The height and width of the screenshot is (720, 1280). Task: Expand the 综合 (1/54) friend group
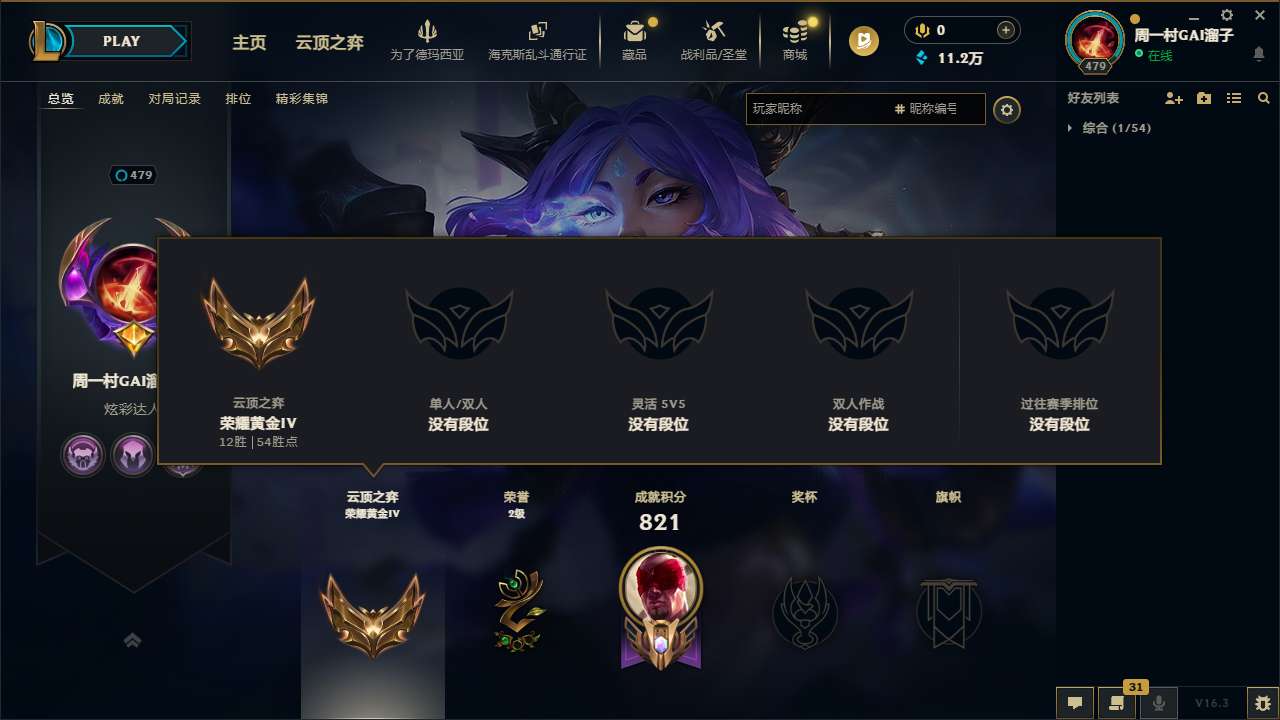(1071, 128)
